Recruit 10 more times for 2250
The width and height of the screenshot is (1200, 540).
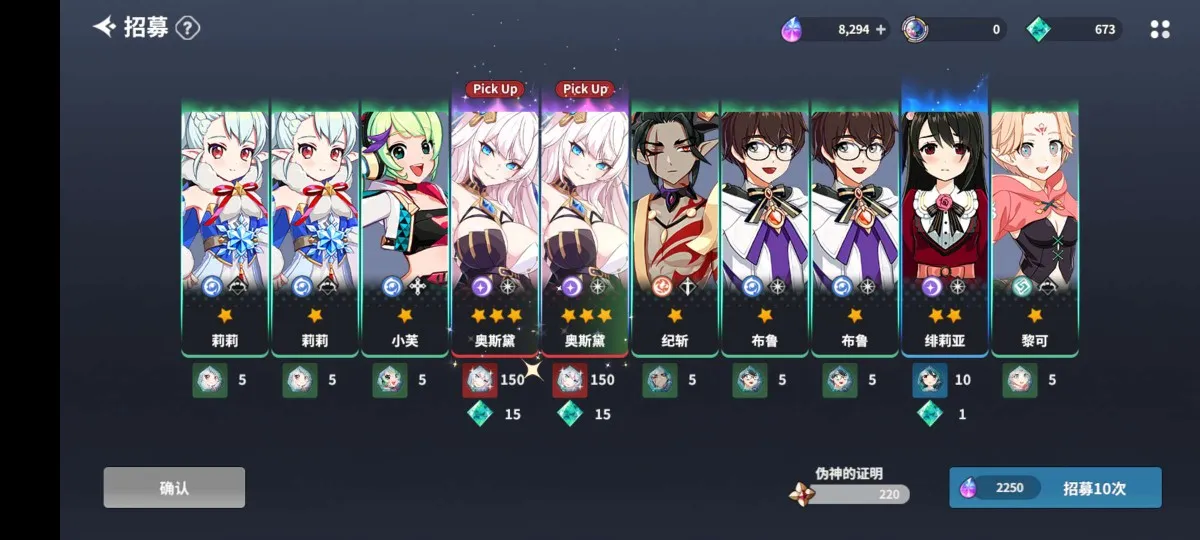pyautogui.click(x=1055, y=488)
